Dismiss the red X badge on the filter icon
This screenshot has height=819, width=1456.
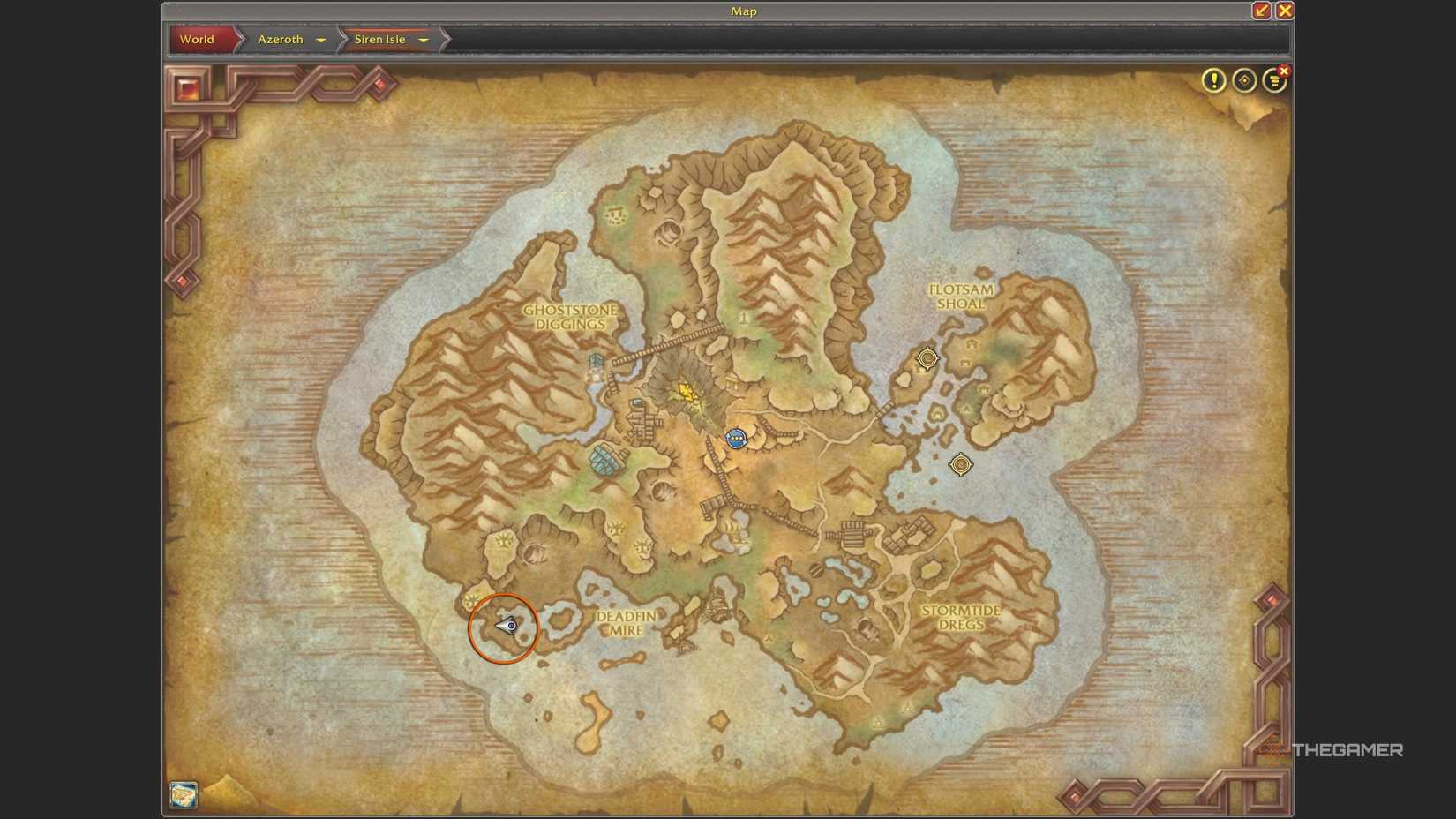pos(1284,70)
